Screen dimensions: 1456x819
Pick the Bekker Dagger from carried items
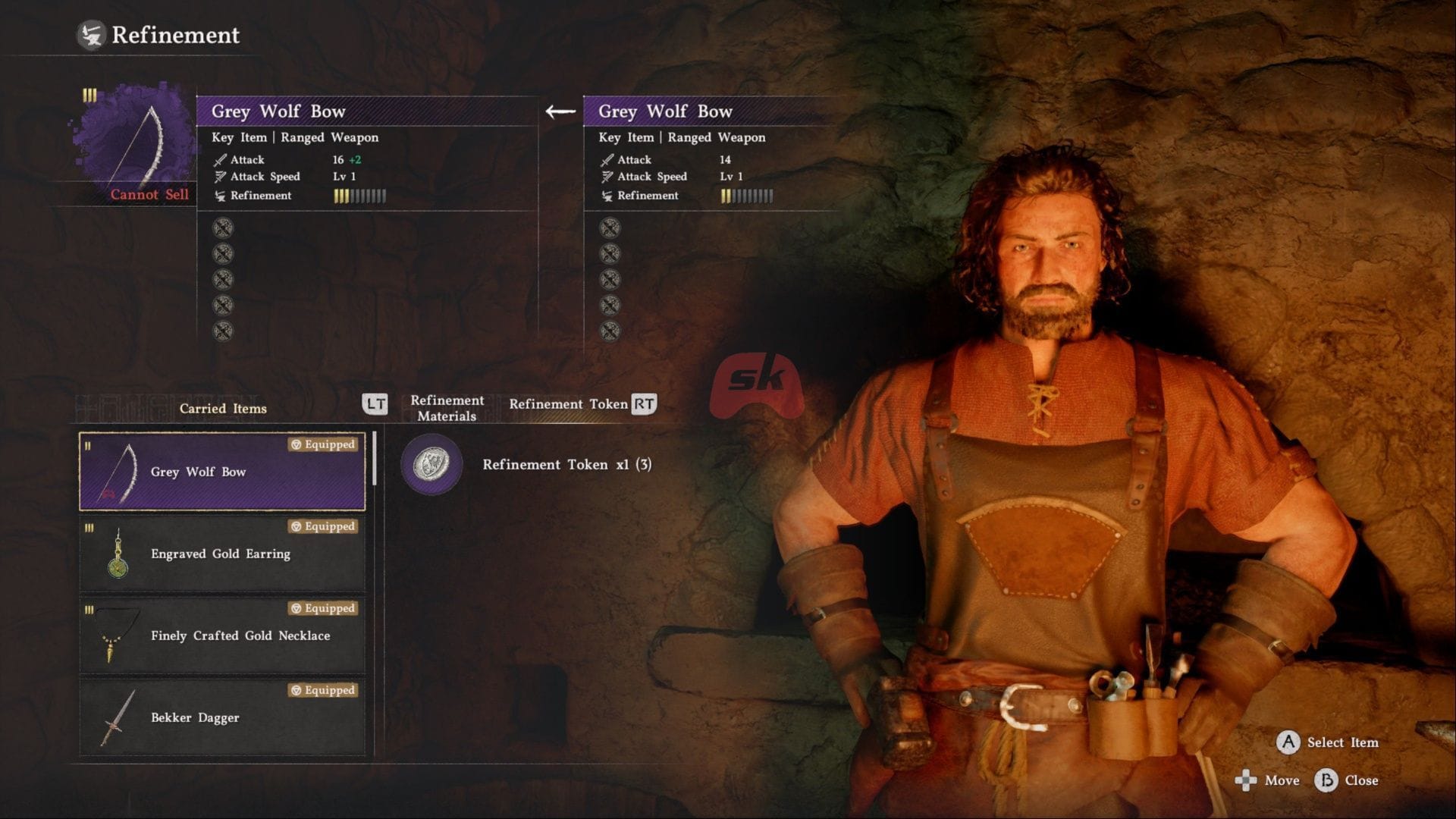click(x=222, y=717)
